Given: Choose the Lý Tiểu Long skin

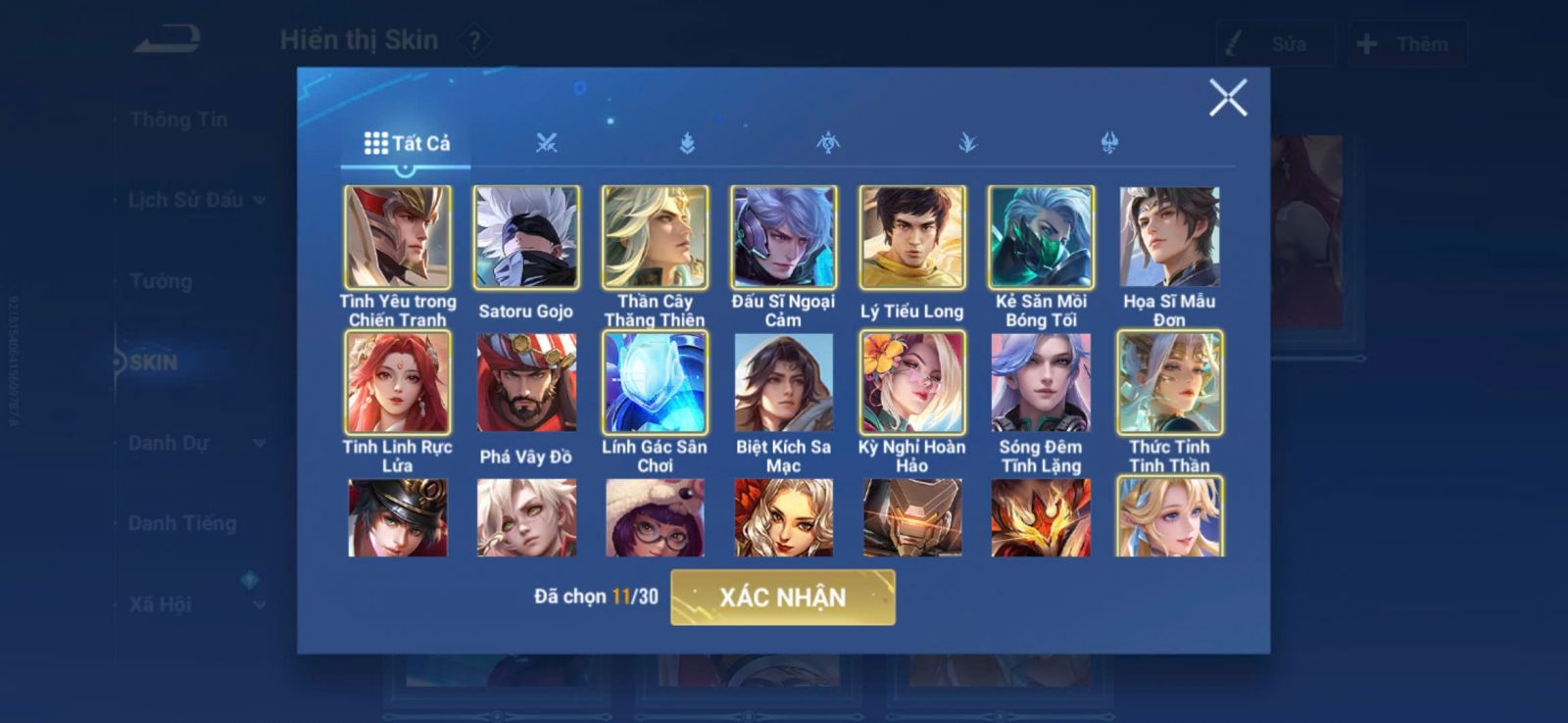Looking at the screenshot, I should [911, 238].
